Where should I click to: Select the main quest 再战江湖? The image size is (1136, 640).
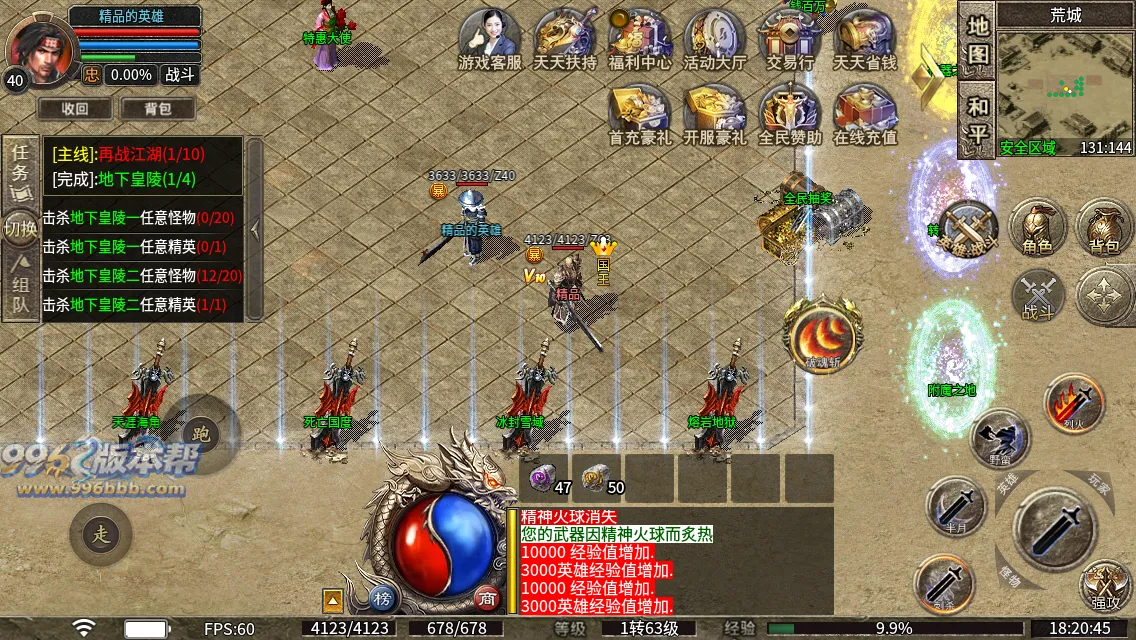coord(128,154)
